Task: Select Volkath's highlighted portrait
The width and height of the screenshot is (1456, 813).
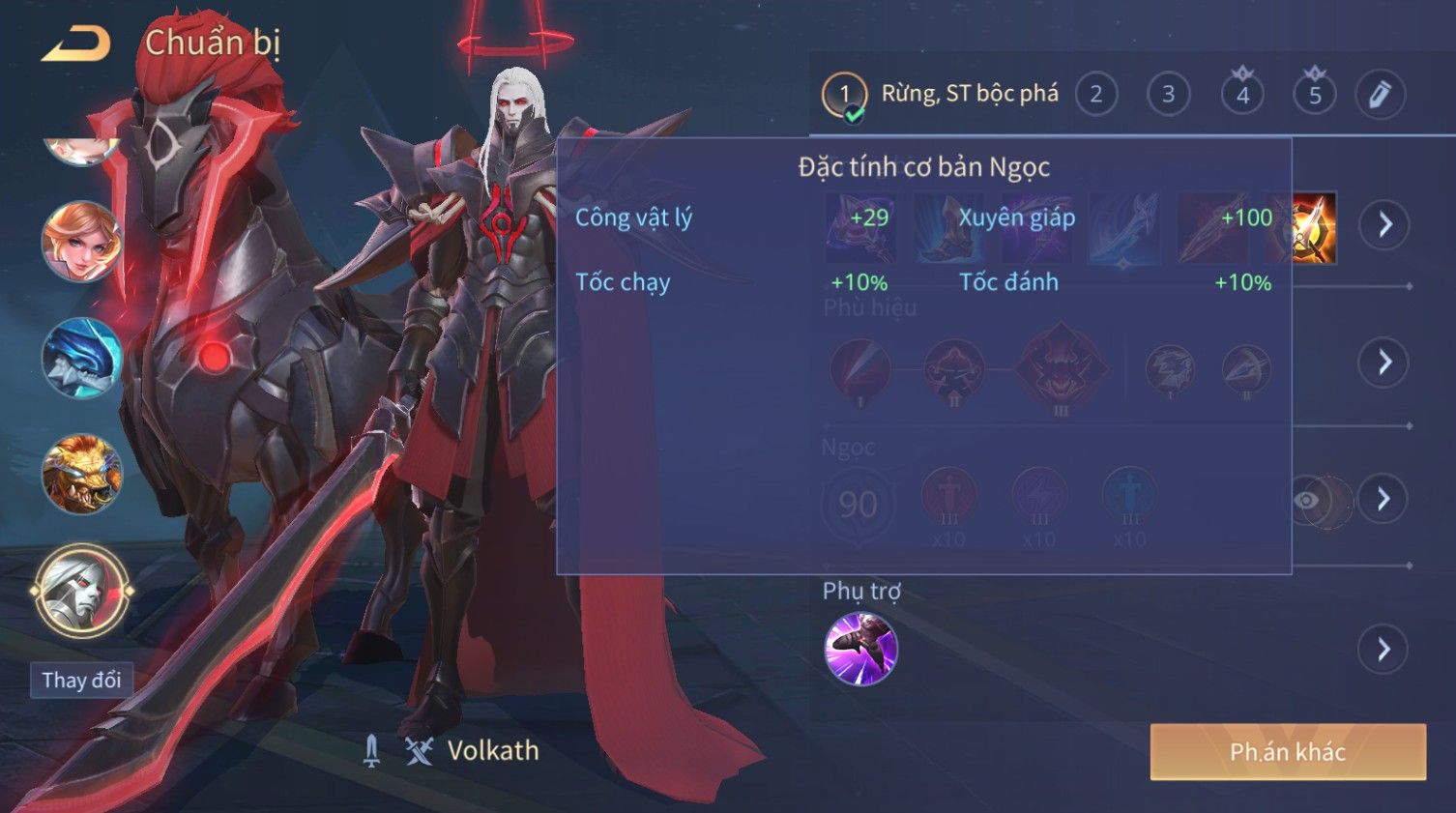Action: click(81, 591)
